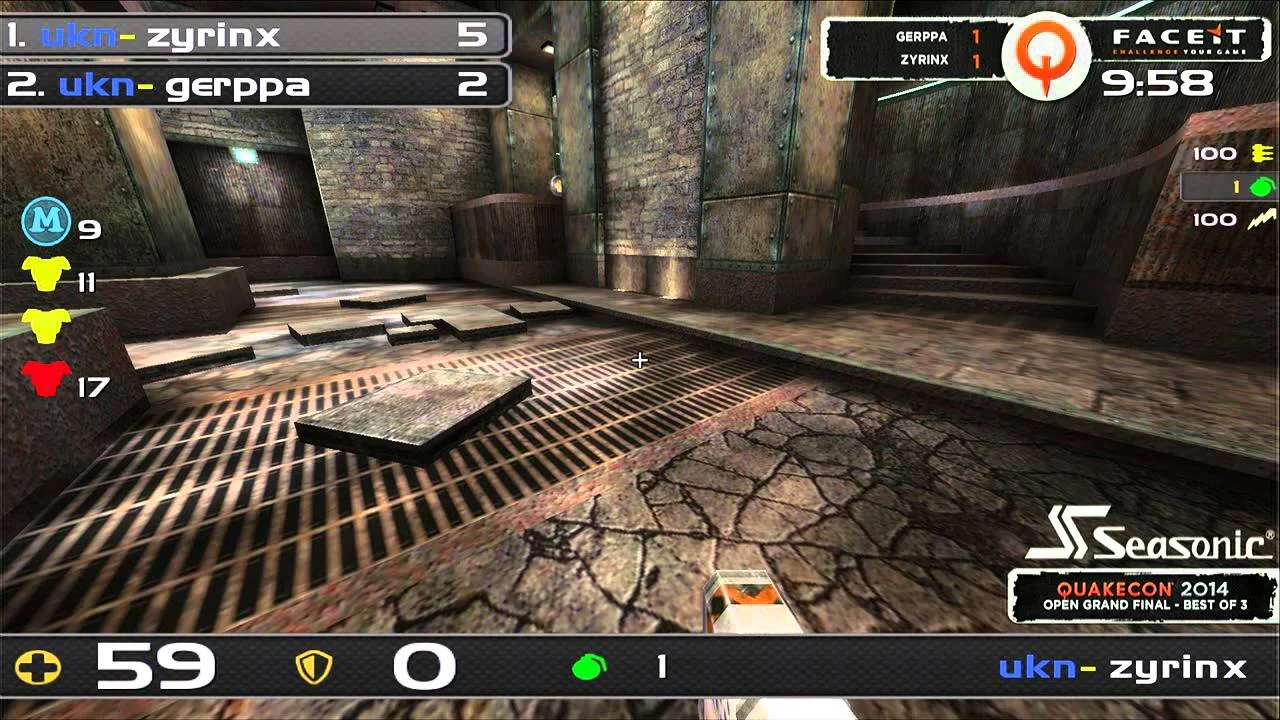The image size is (1280, 720).
Task: Click the Quake Live logo emblem
Action: pos(1046,55)
